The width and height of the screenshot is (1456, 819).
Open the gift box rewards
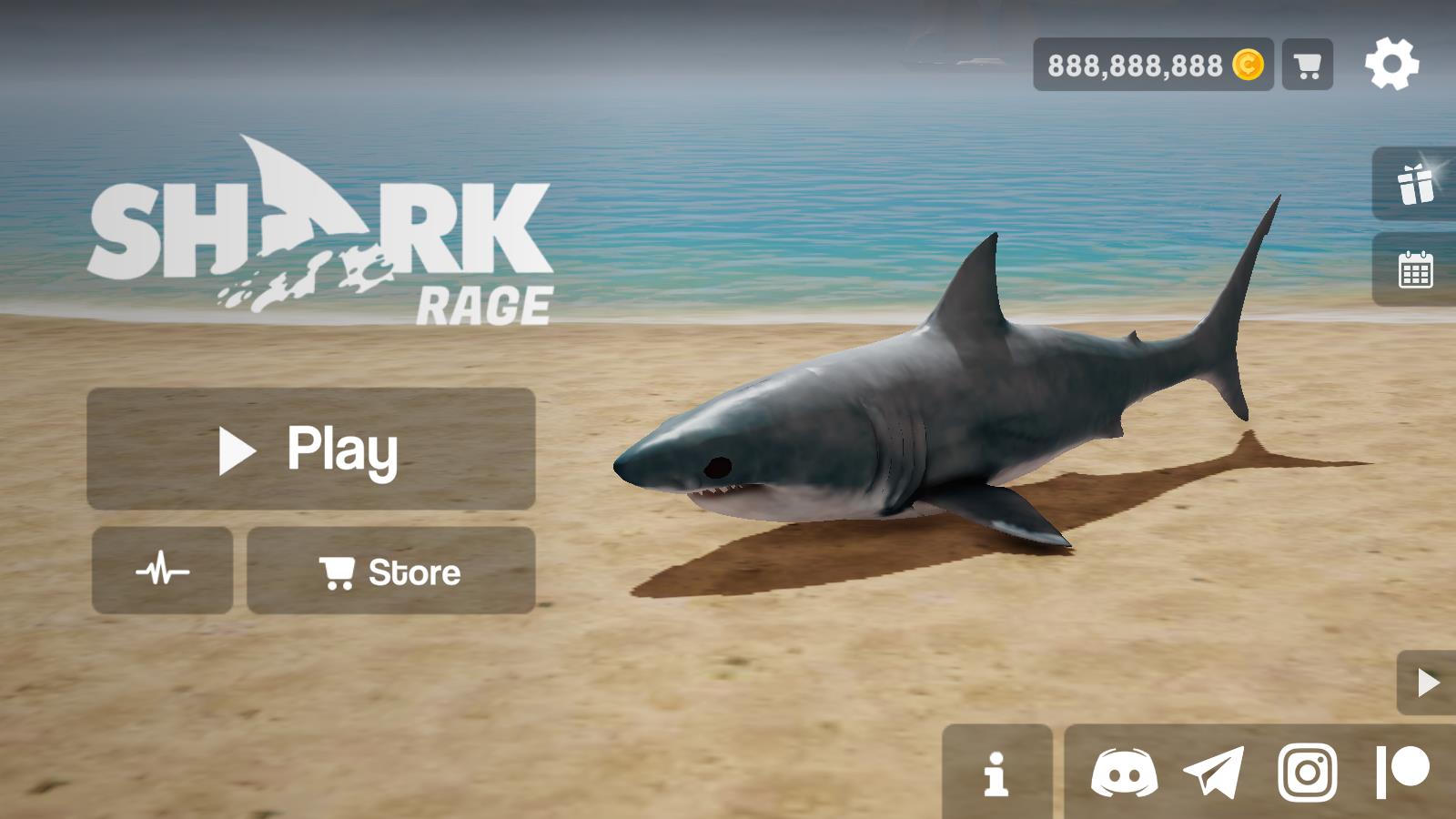1415,184
